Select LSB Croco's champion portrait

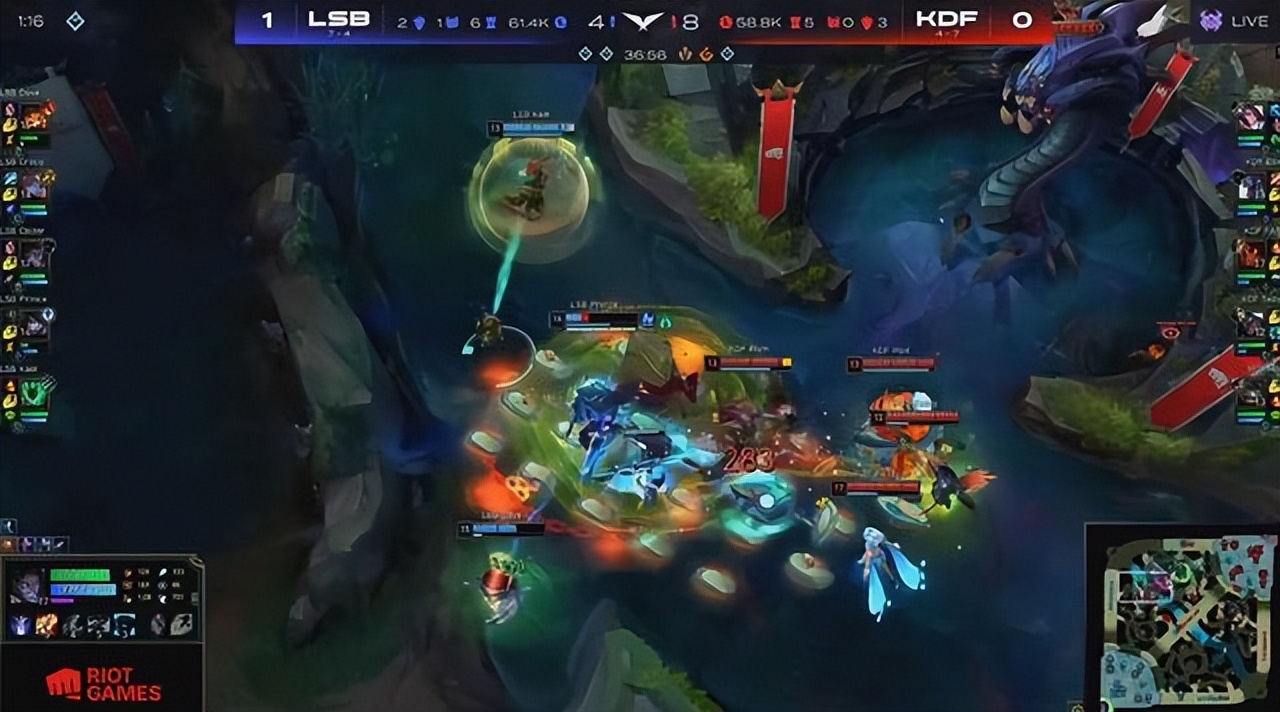tap(36, 184)
